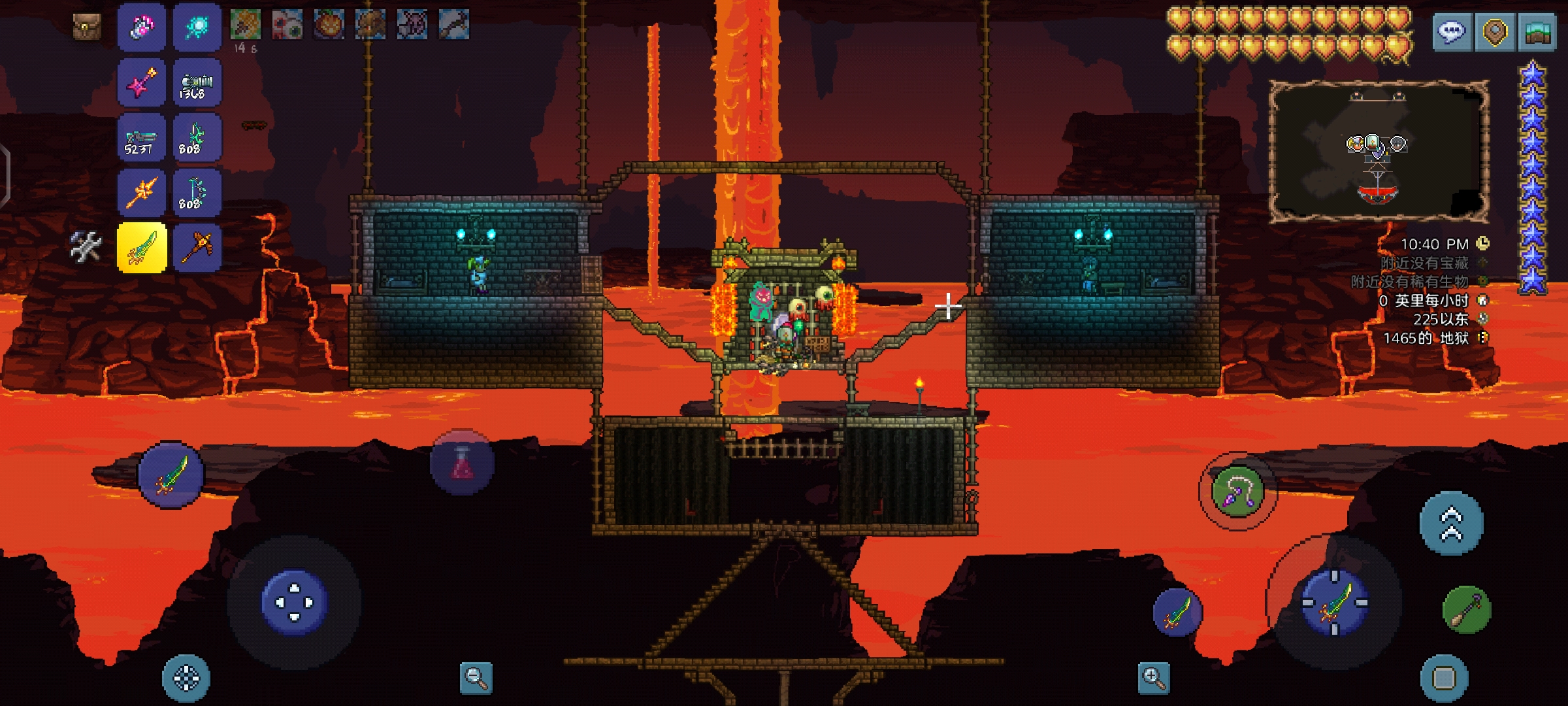Zoom out with the minus magnifier
The image size is (1568, 706).
(x=476, y=678)
